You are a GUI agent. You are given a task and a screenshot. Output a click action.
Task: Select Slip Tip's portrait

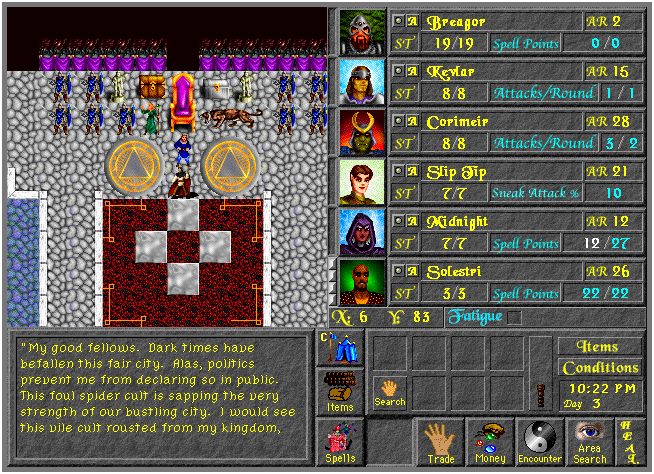pos(361,182)
